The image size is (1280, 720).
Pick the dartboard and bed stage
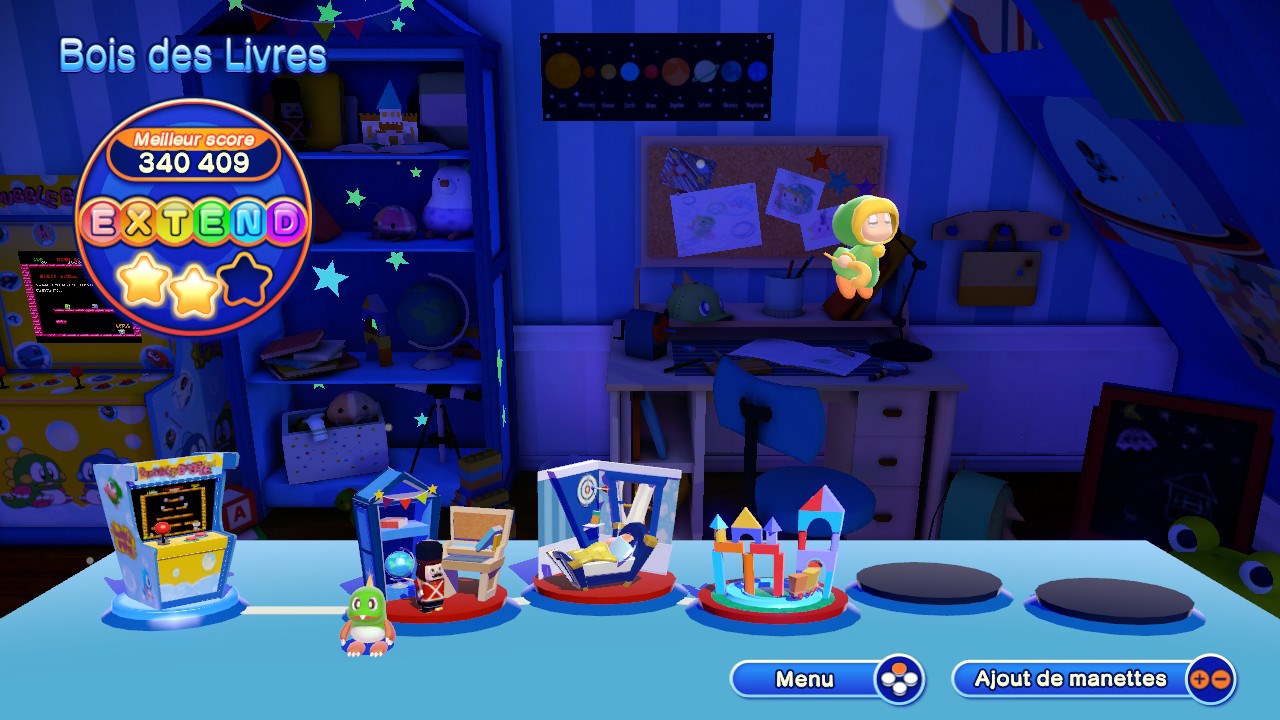tap(605, 535)
